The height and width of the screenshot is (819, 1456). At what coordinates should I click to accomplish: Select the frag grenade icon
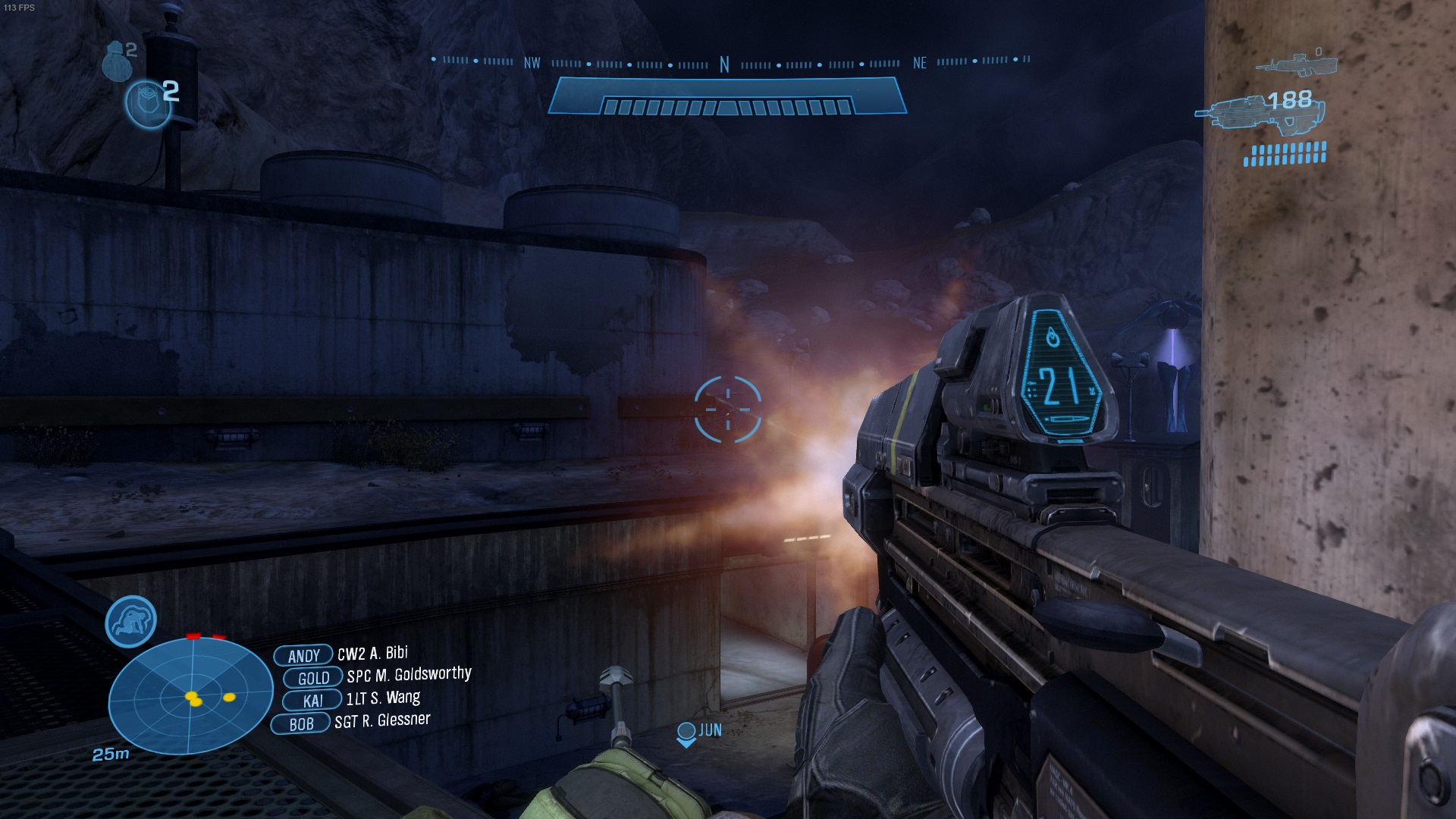(116, 60)
